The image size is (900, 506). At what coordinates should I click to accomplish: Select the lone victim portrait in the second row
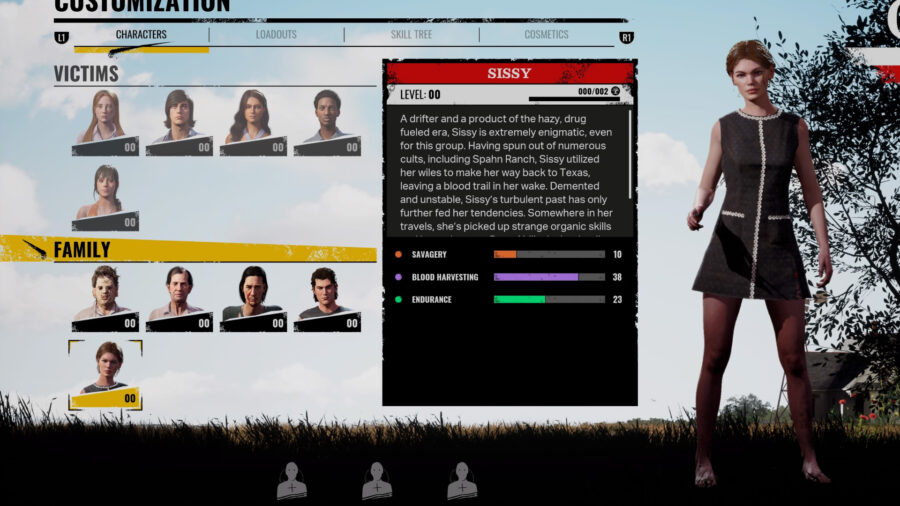click(x=105, y=197)
